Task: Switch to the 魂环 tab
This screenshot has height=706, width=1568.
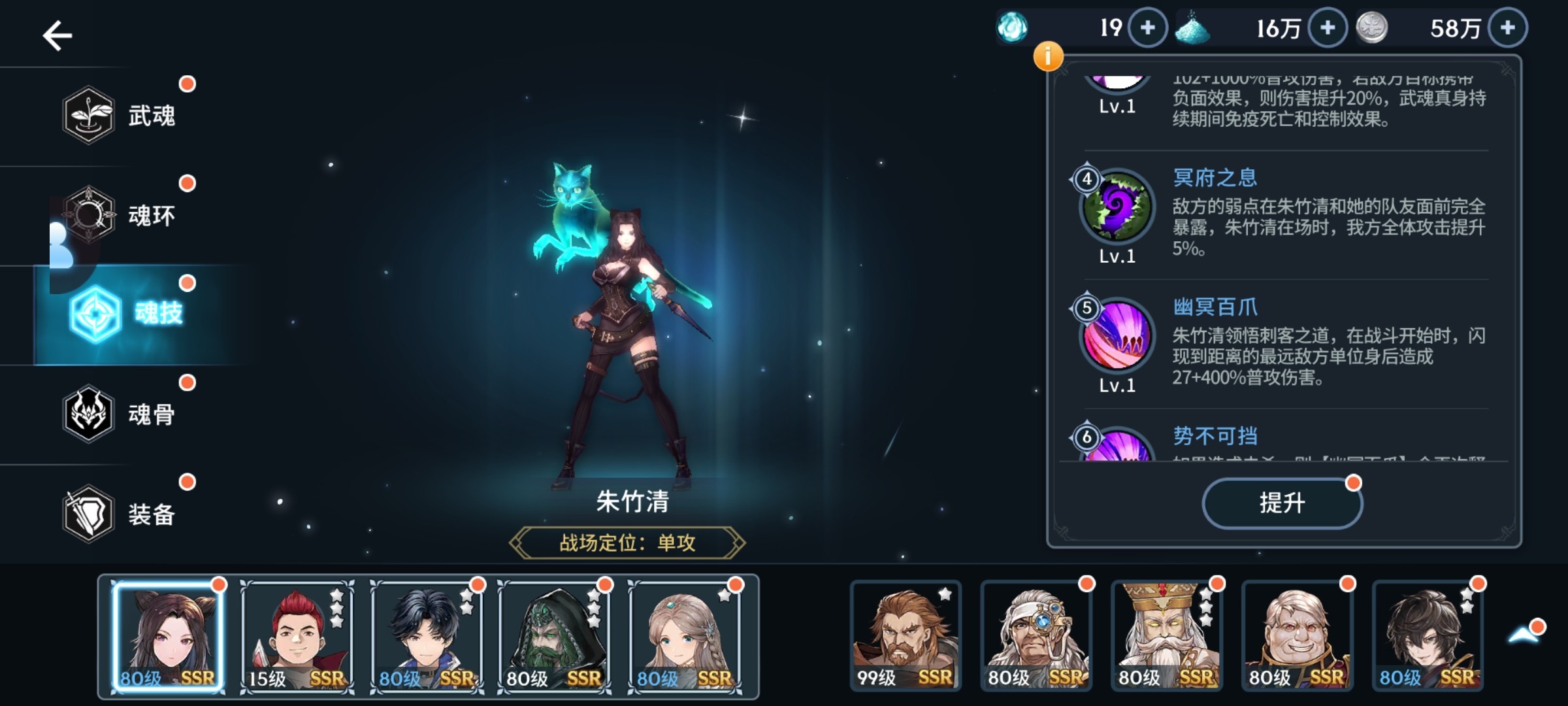Action: click(120, 215)
